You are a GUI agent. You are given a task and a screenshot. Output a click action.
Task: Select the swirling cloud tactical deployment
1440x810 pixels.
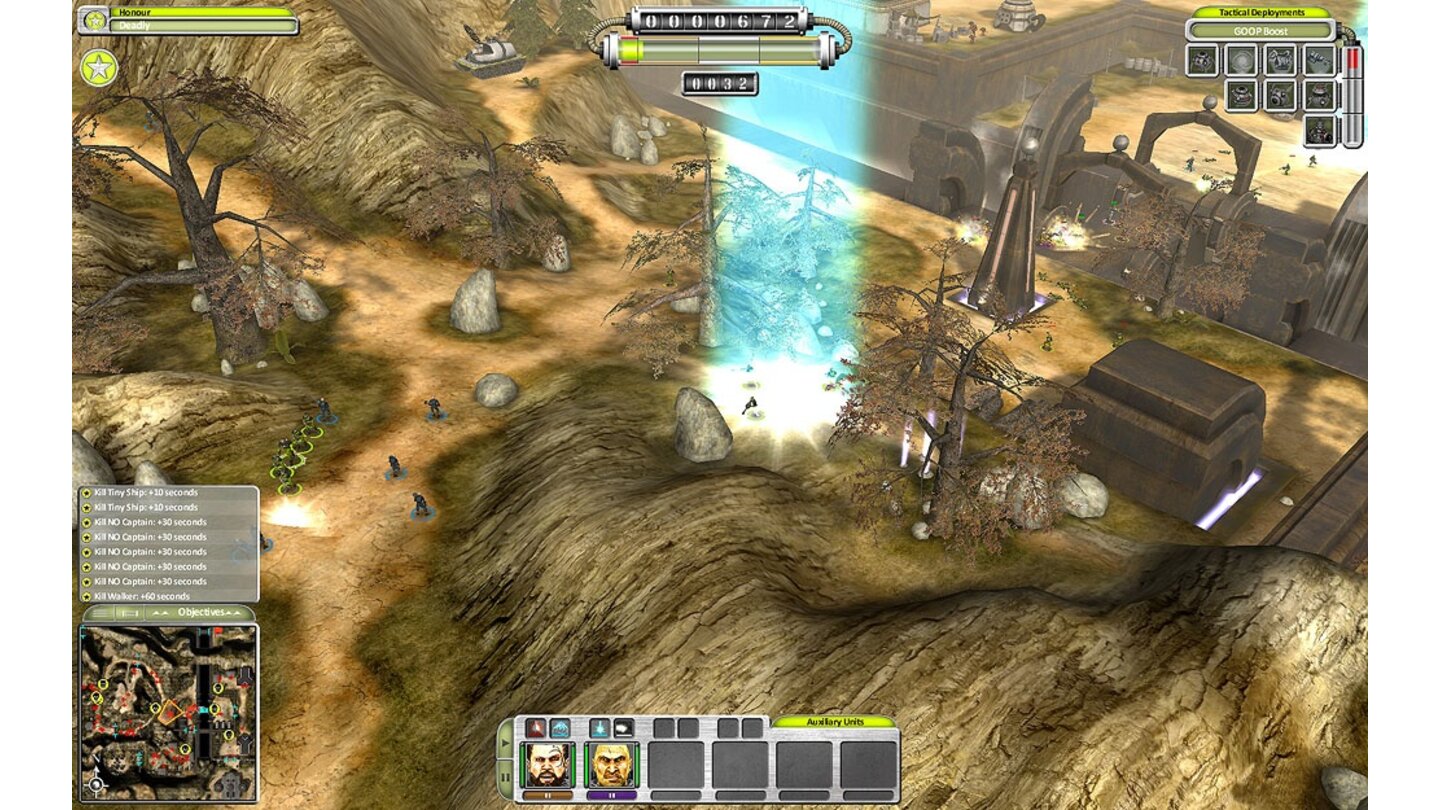[x=1240, y=60]
